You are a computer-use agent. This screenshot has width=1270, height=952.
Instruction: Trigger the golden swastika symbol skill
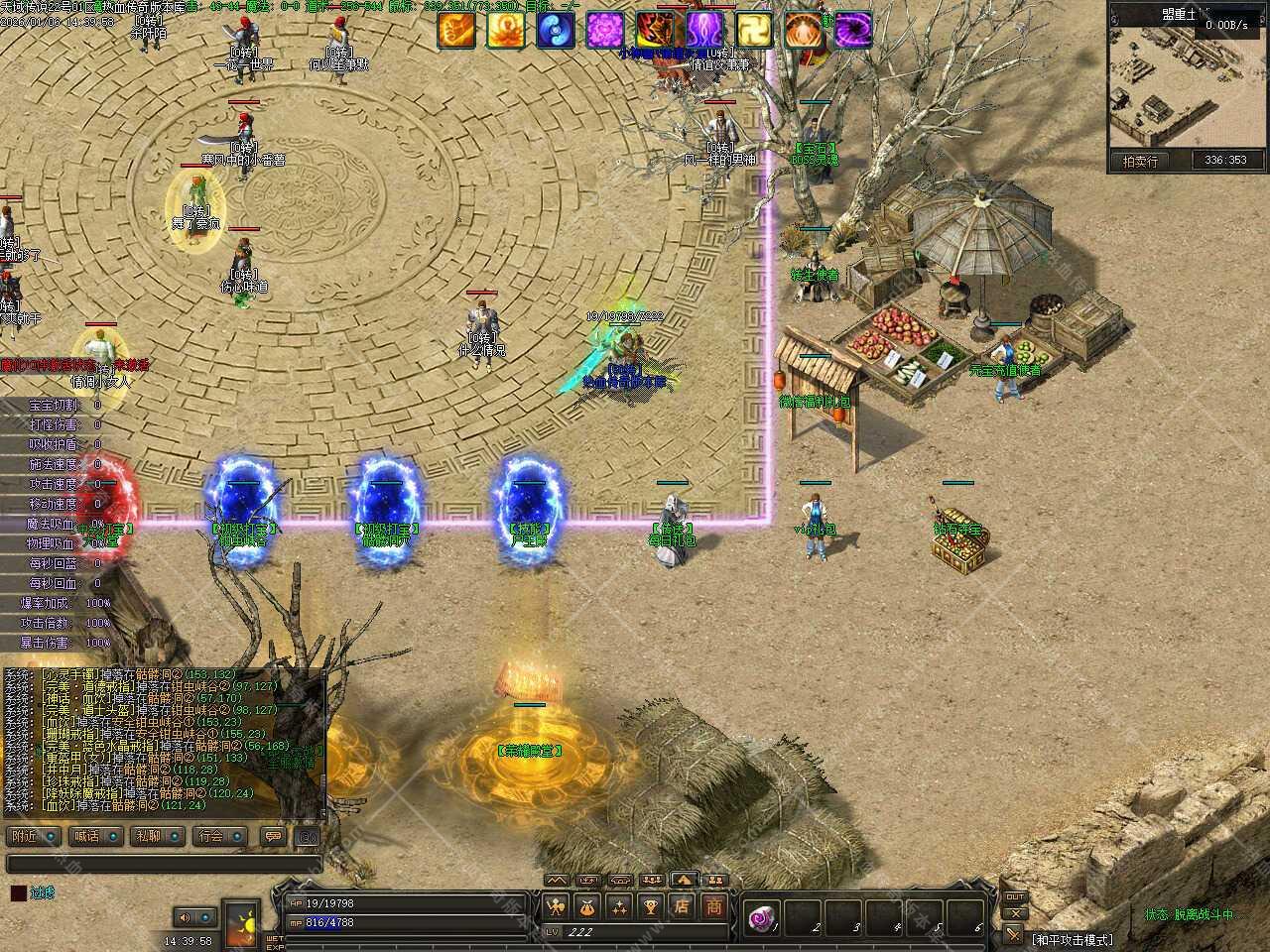pyautogui.click(x=753, y=30)
